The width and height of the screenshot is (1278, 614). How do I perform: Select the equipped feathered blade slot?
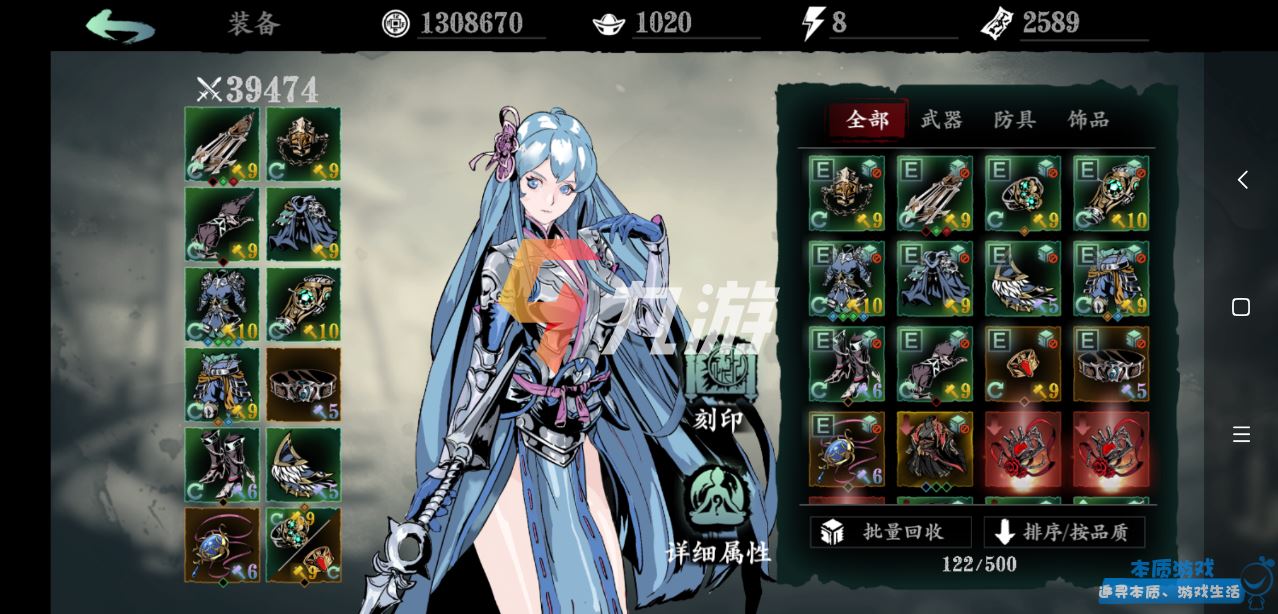pyautogui.click(x=303, y=464)
